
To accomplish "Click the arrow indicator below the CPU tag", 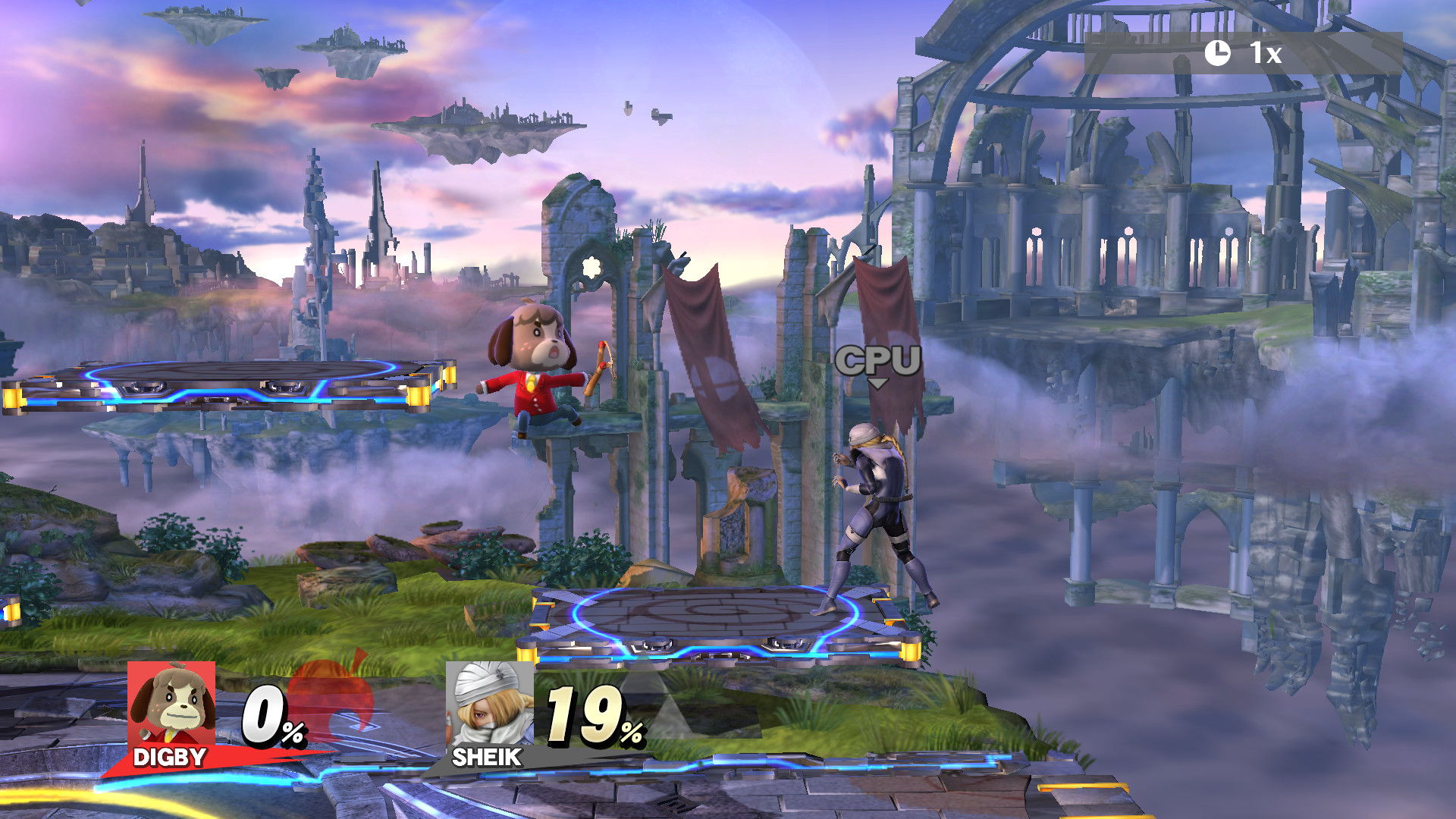I will point(880,382).
